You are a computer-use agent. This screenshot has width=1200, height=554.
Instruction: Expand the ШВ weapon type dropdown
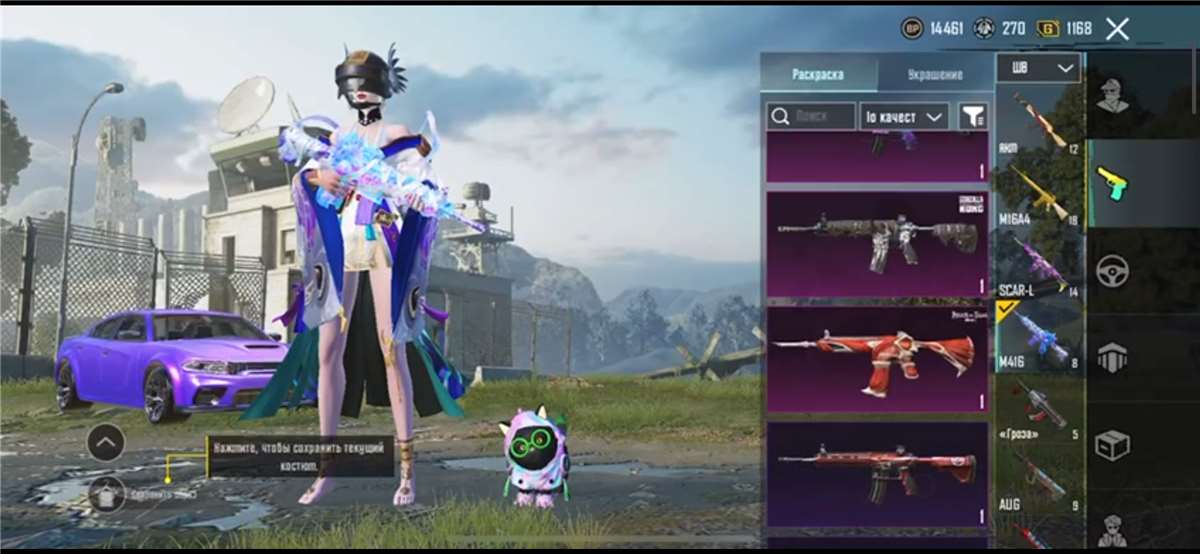[x=1039, y=68]
